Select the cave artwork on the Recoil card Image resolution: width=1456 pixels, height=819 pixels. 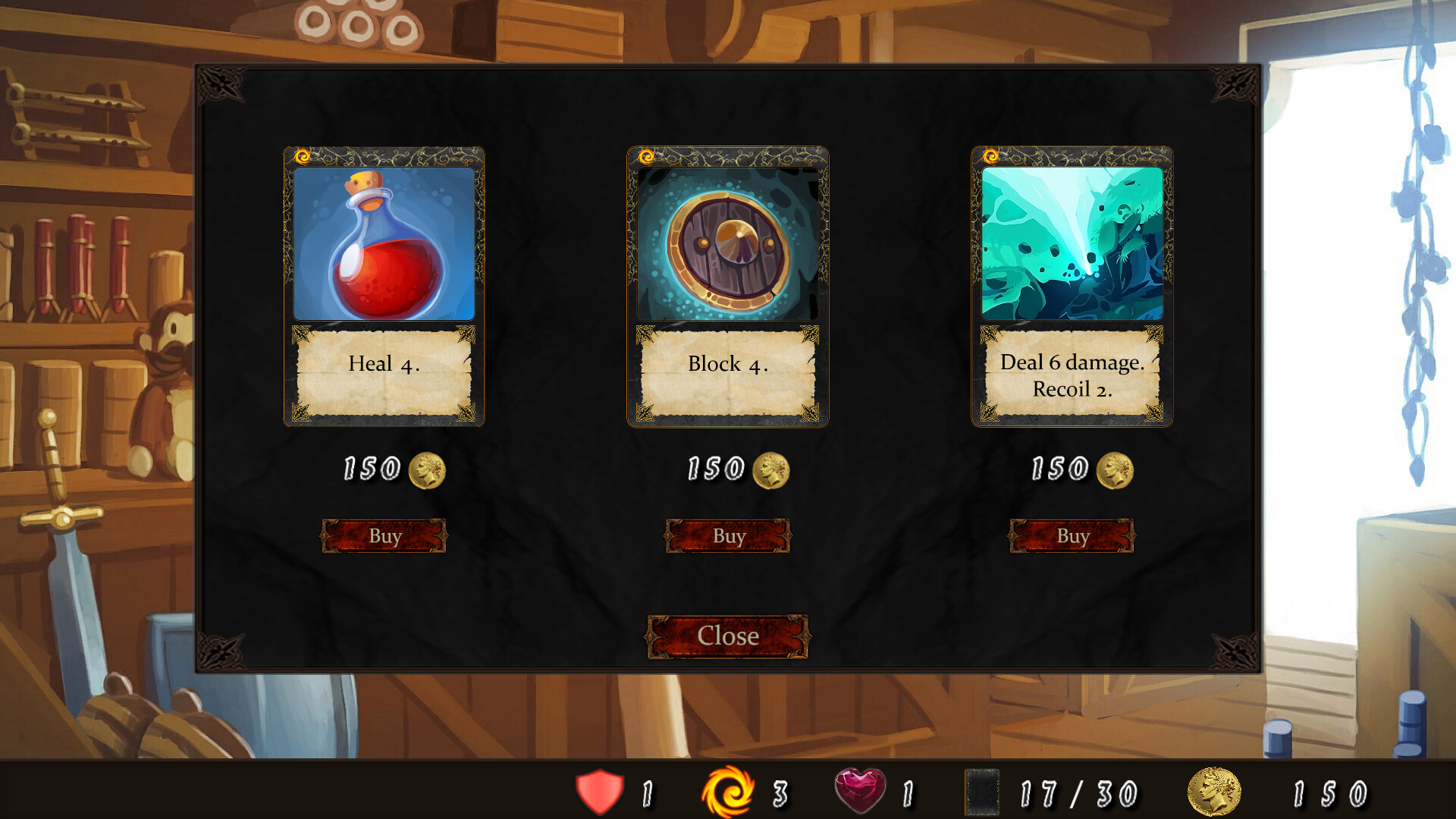(1072, 243)
